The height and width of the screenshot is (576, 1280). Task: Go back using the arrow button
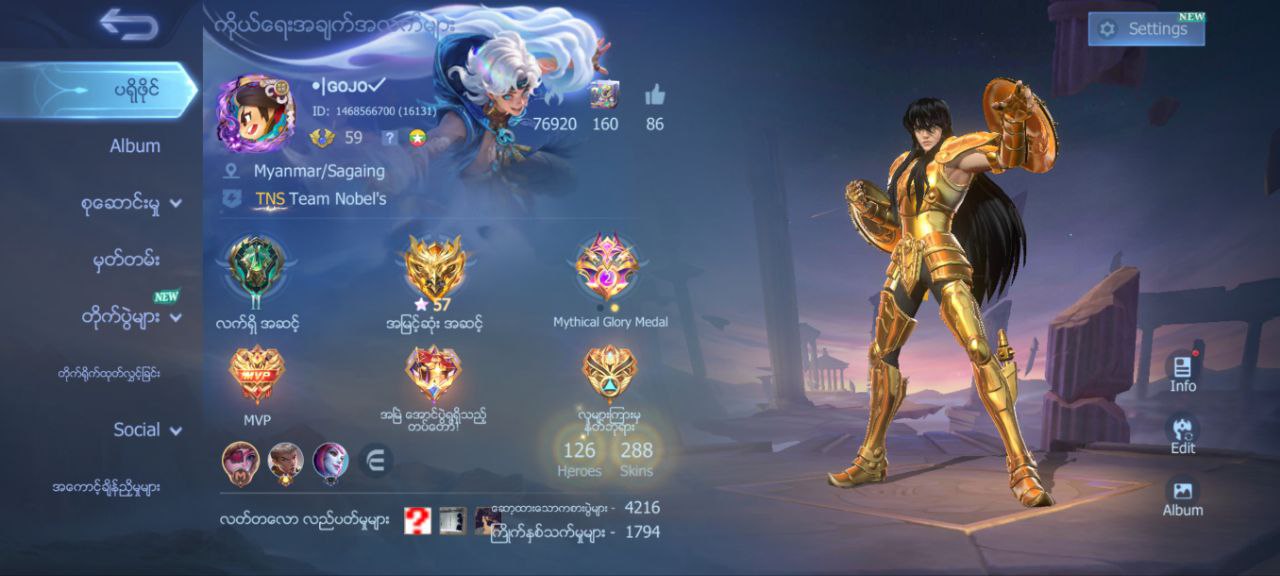[129, 25]
